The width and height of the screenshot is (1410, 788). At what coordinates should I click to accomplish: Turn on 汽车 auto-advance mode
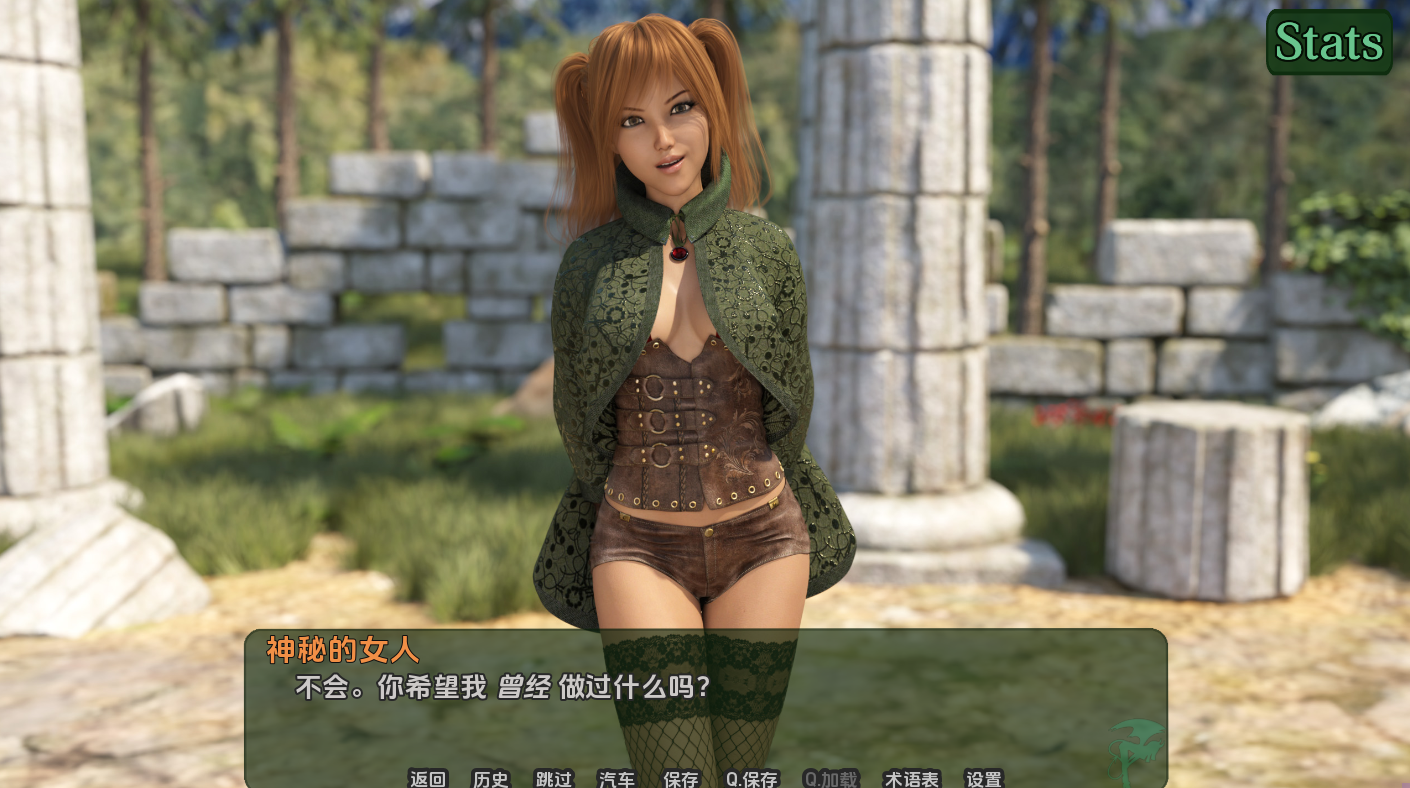616,781
